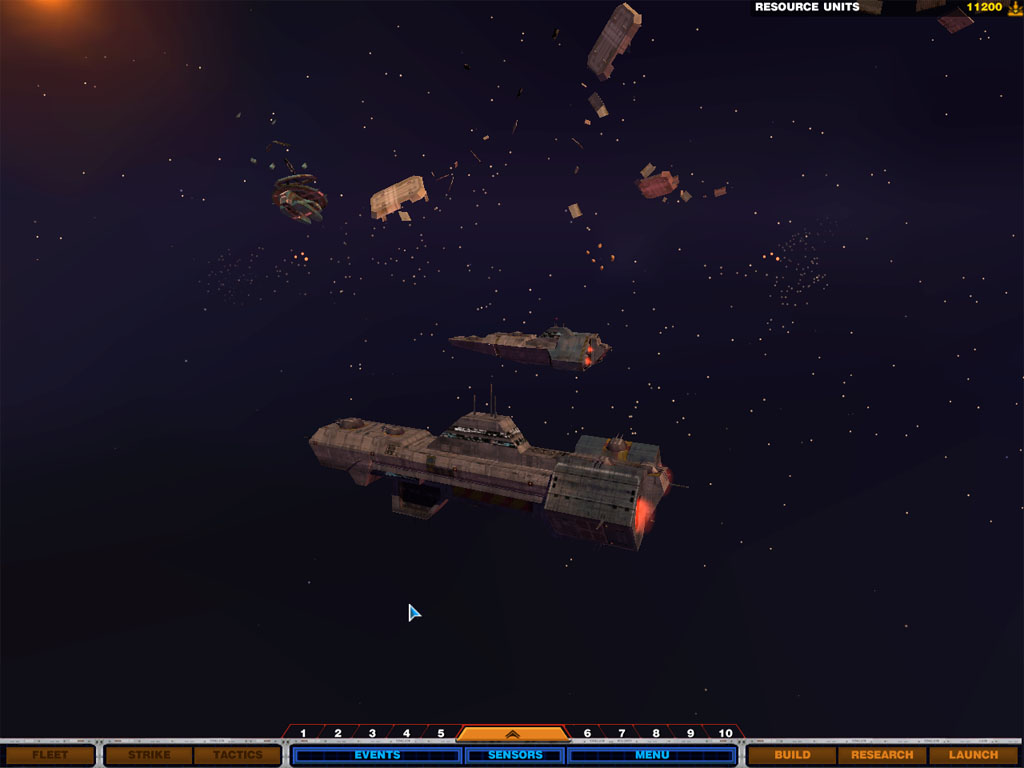Screen dimensions: 1024x768
Task: Open the Launch manager
Action: (x=973, y=755)
